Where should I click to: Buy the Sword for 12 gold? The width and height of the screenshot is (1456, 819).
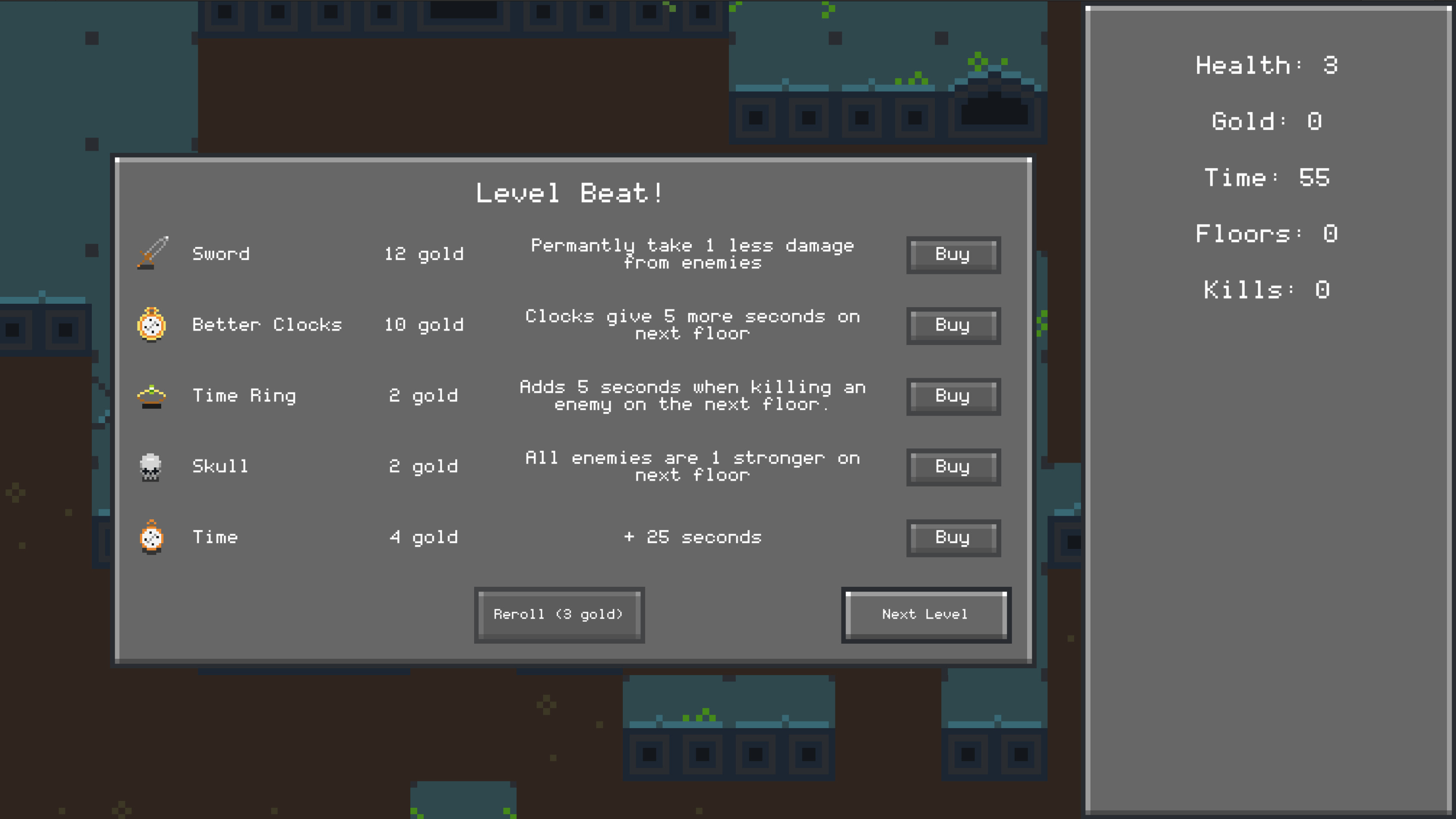tap(953, 254)
